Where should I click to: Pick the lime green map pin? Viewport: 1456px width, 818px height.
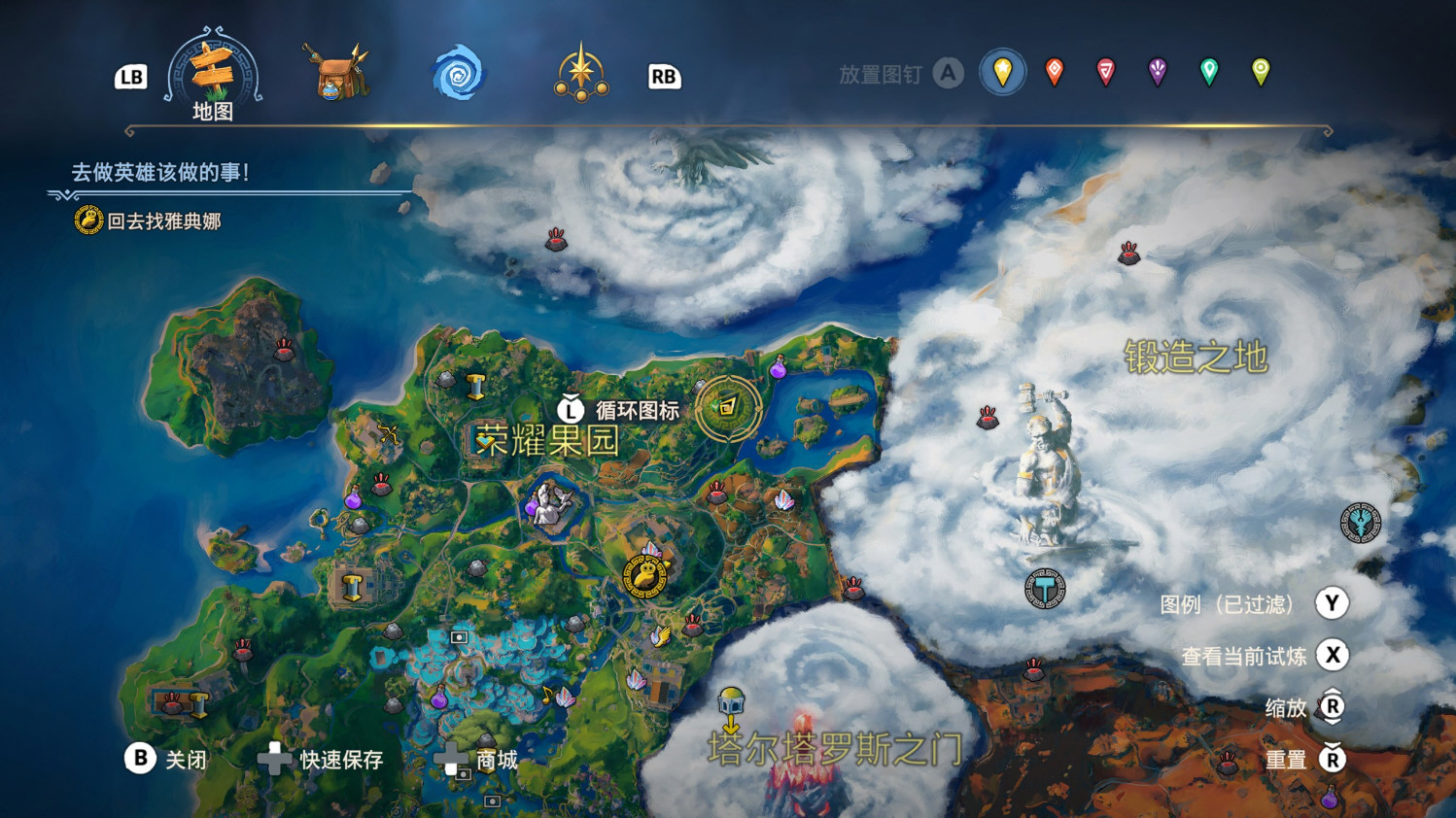tap(1261, 72)
